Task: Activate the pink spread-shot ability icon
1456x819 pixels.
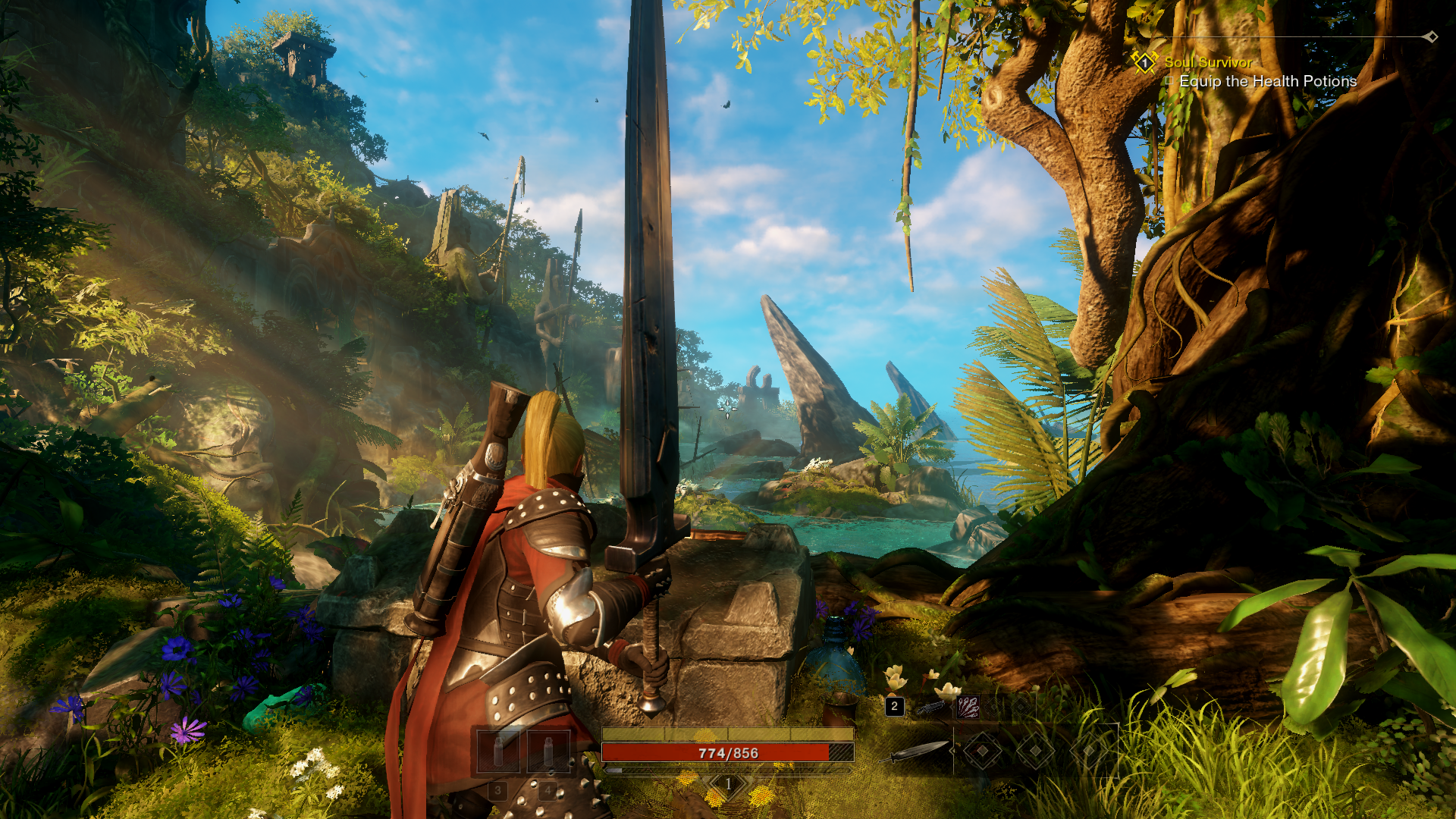Action: click(968, 708)
